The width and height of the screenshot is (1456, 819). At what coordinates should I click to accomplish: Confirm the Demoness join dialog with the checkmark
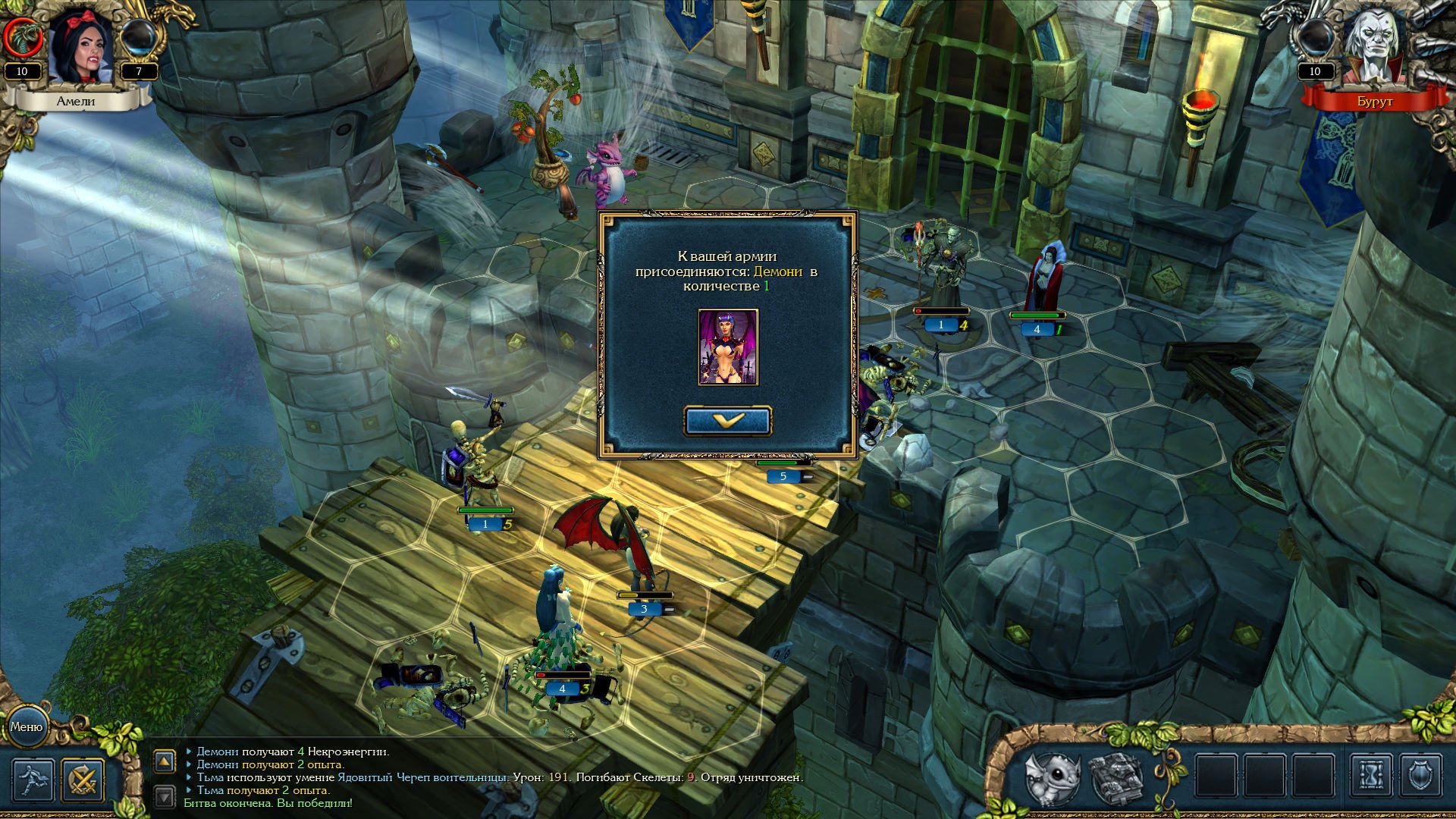[727, 421]
